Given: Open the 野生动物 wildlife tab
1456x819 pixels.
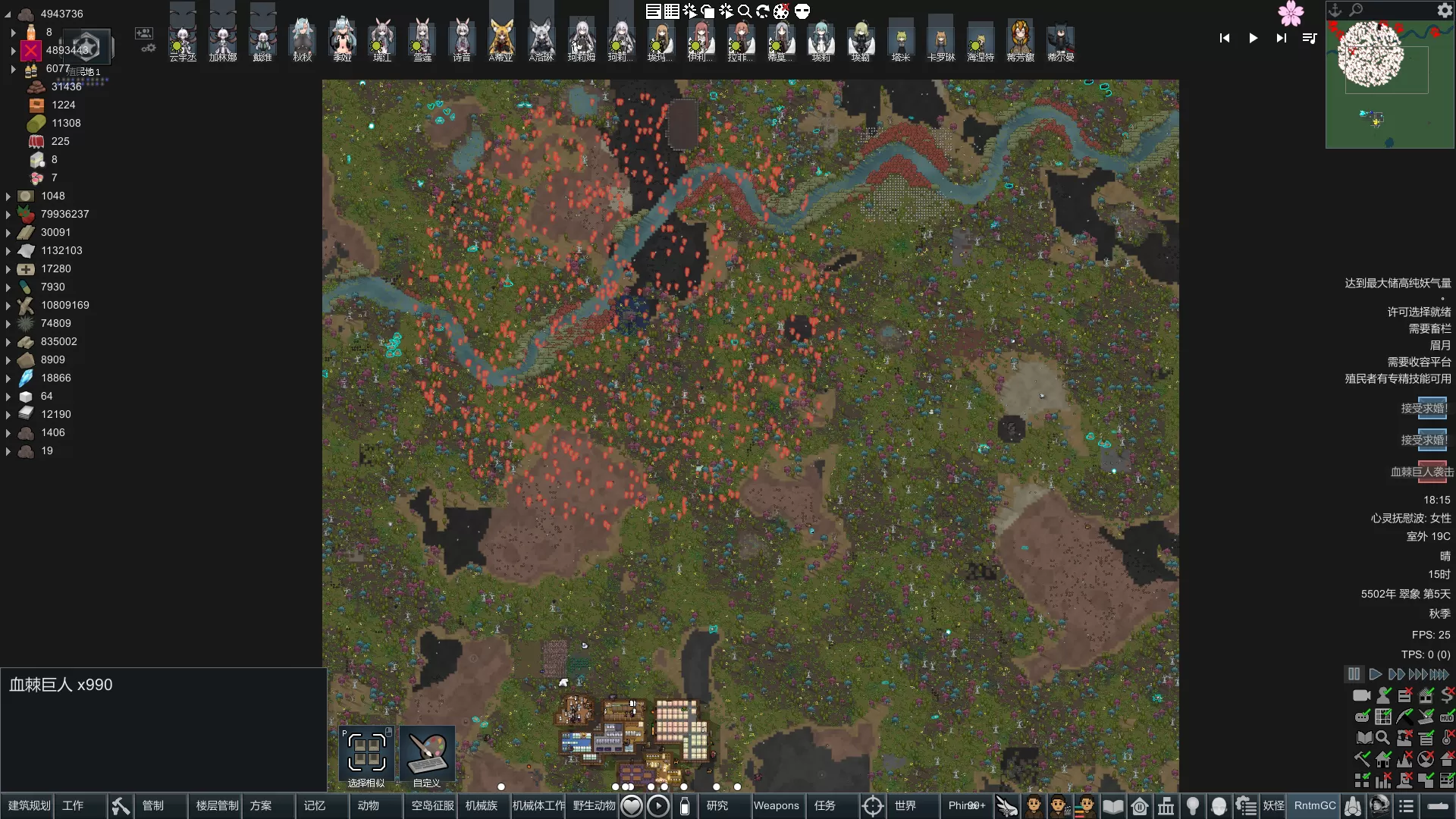Looking at the screenshot, I should tap(594, 805).
